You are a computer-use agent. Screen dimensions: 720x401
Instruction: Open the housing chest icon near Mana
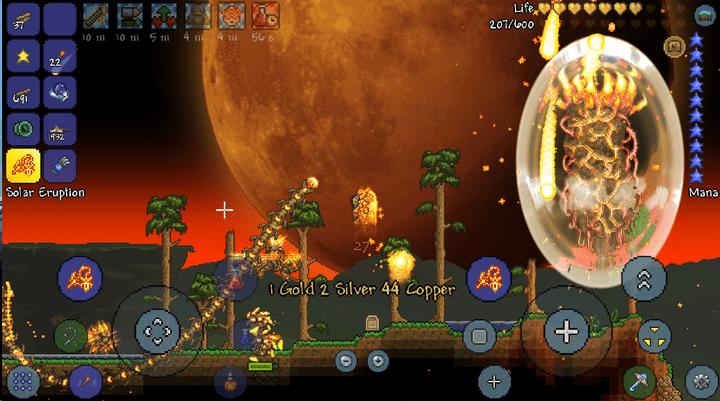[674, 46]
